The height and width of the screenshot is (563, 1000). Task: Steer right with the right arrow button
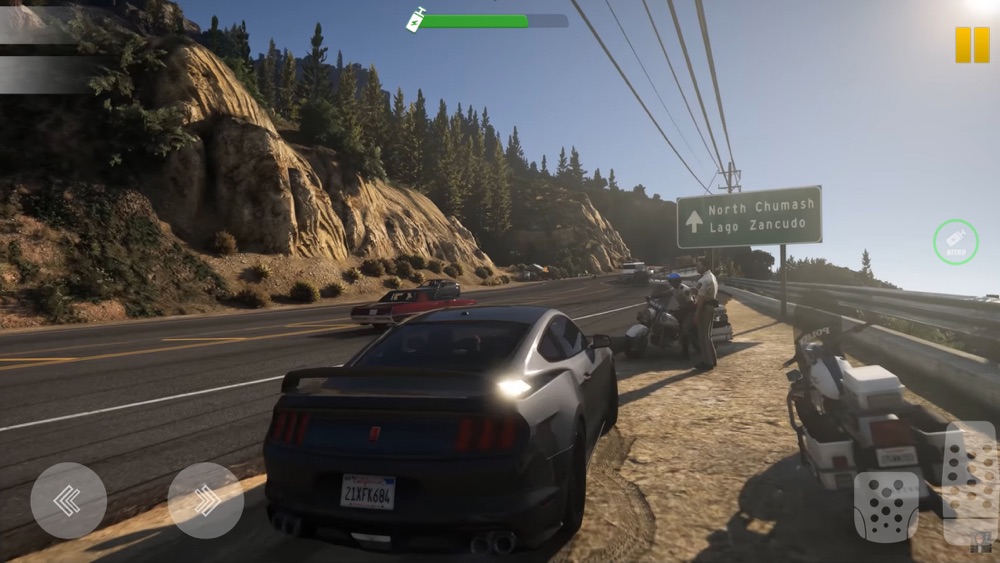click(206, 500)
